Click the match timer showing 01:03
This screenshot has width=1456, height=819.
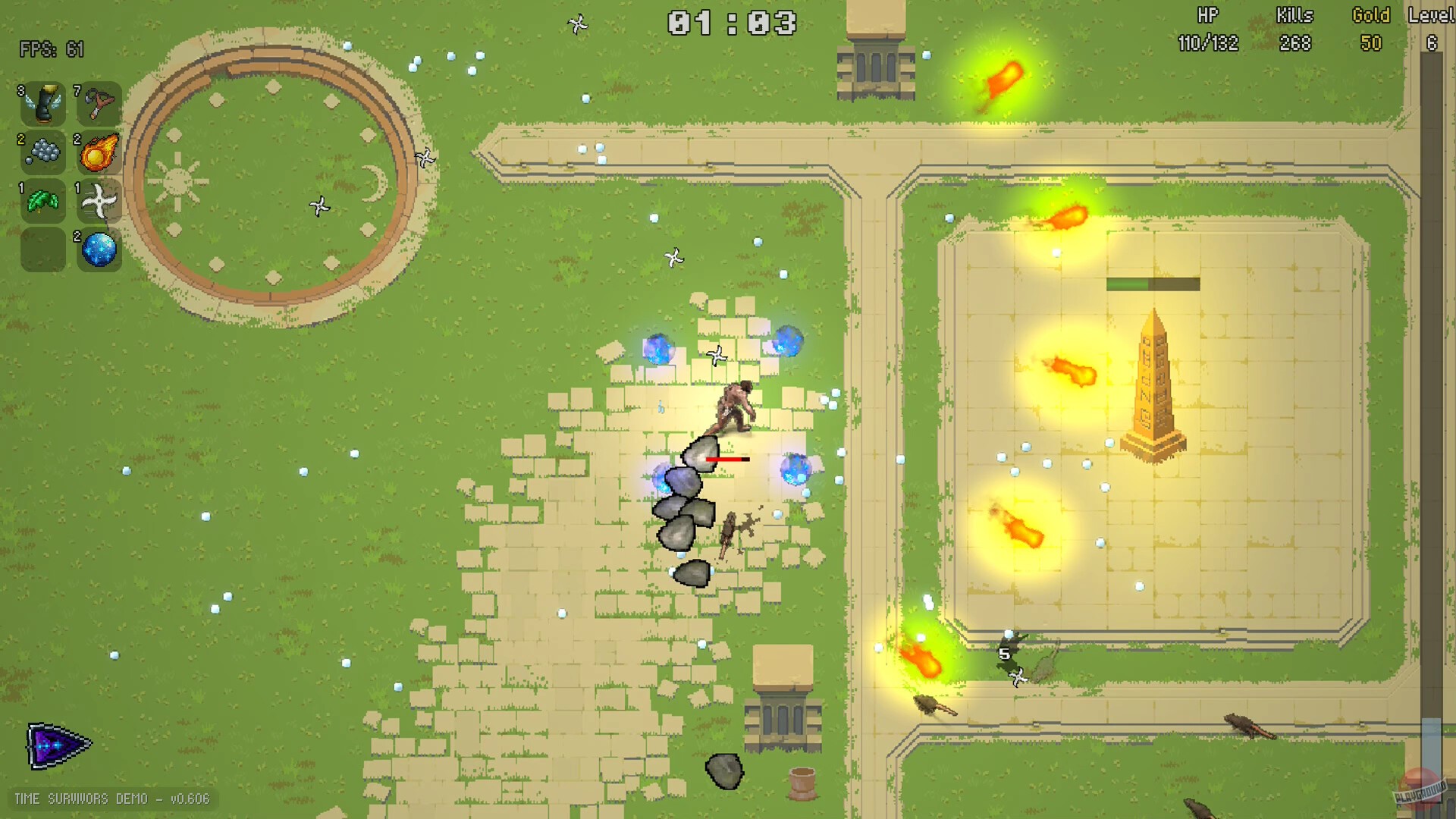pyautogui.click(x=730, y=24)
